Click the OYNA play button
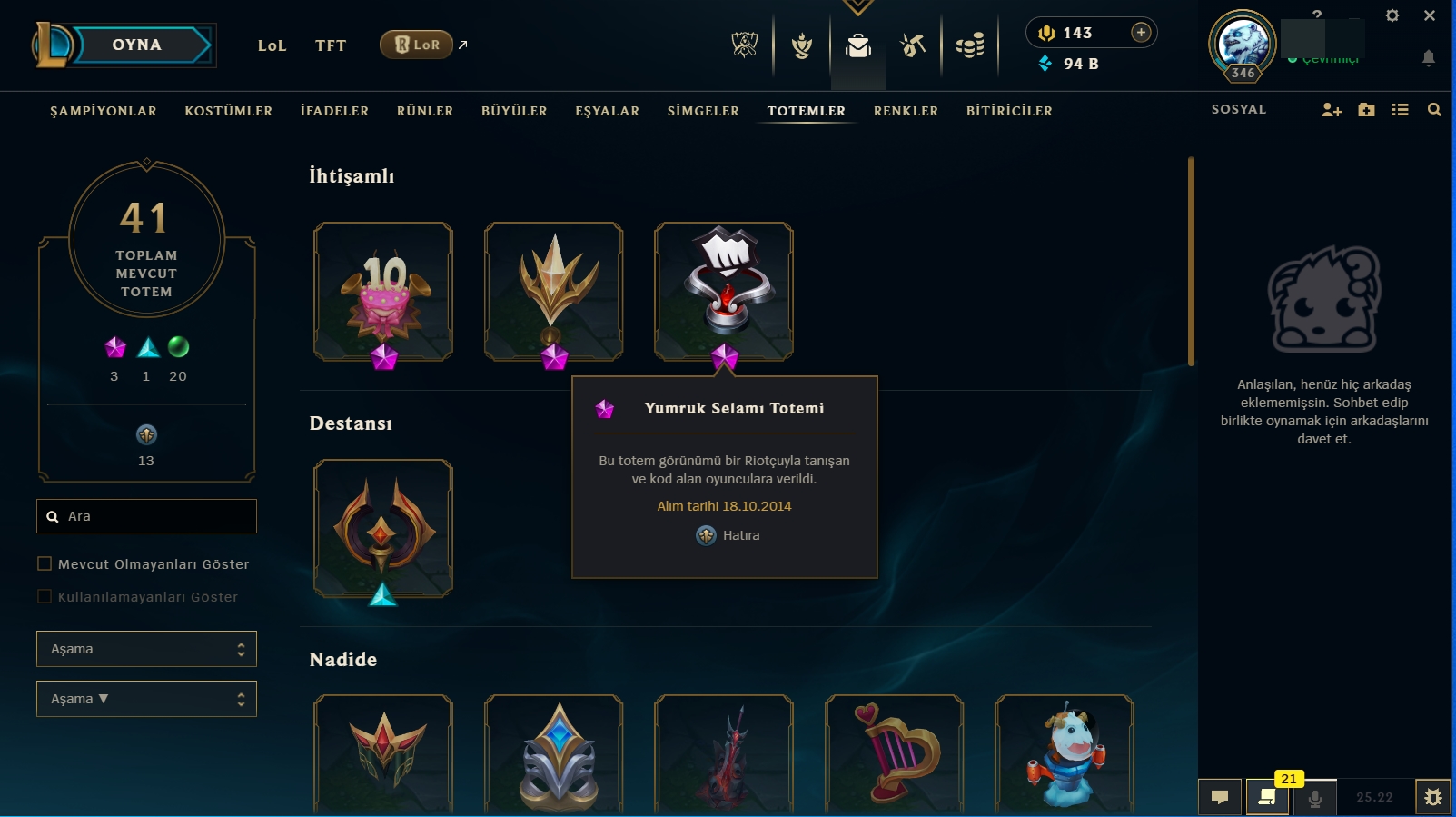Screen dimensions: 1456x817 [x=137, y=45]
